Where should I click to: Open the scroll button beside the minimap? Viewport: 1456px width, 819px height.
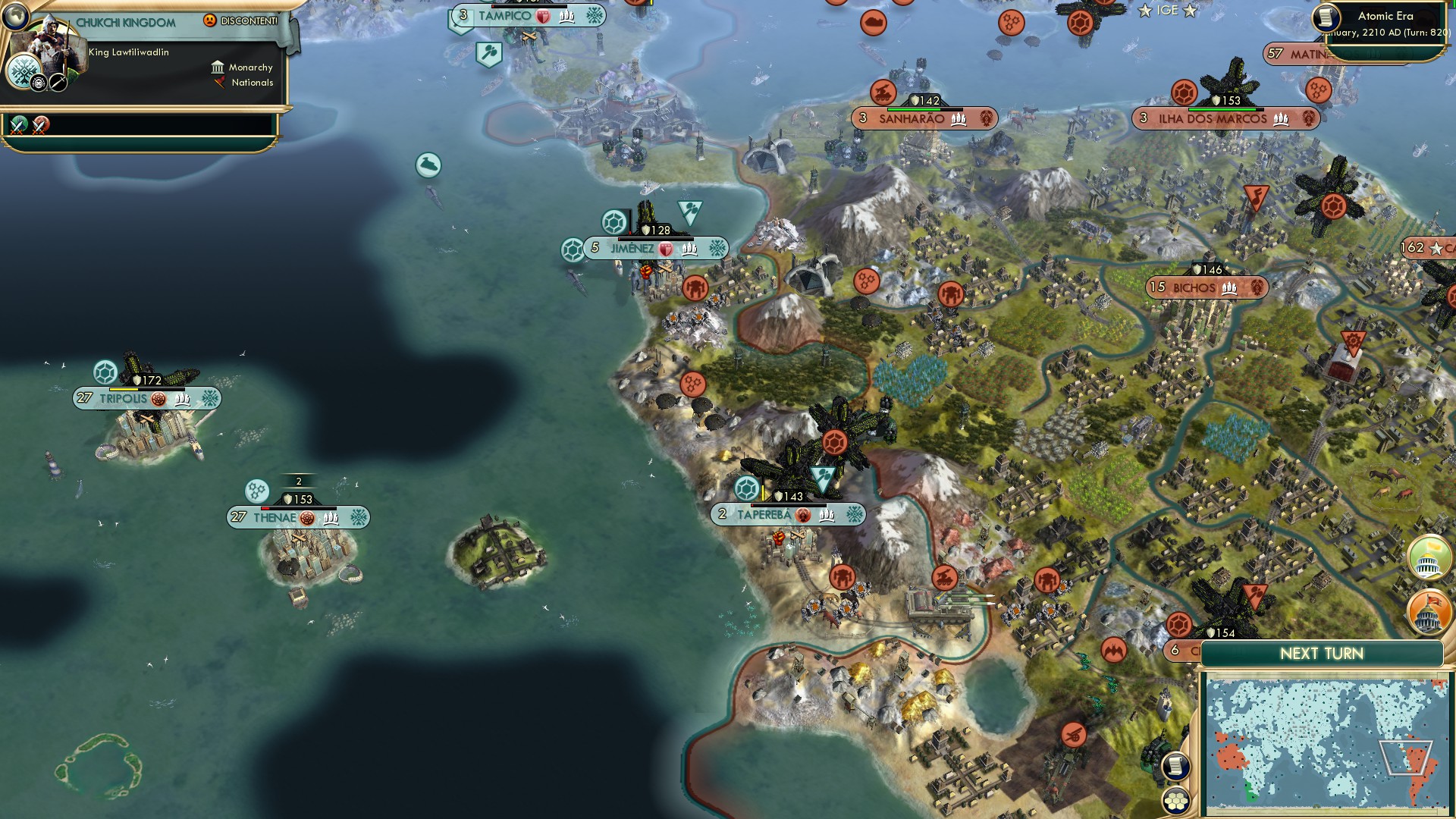tap(1175, 766)
